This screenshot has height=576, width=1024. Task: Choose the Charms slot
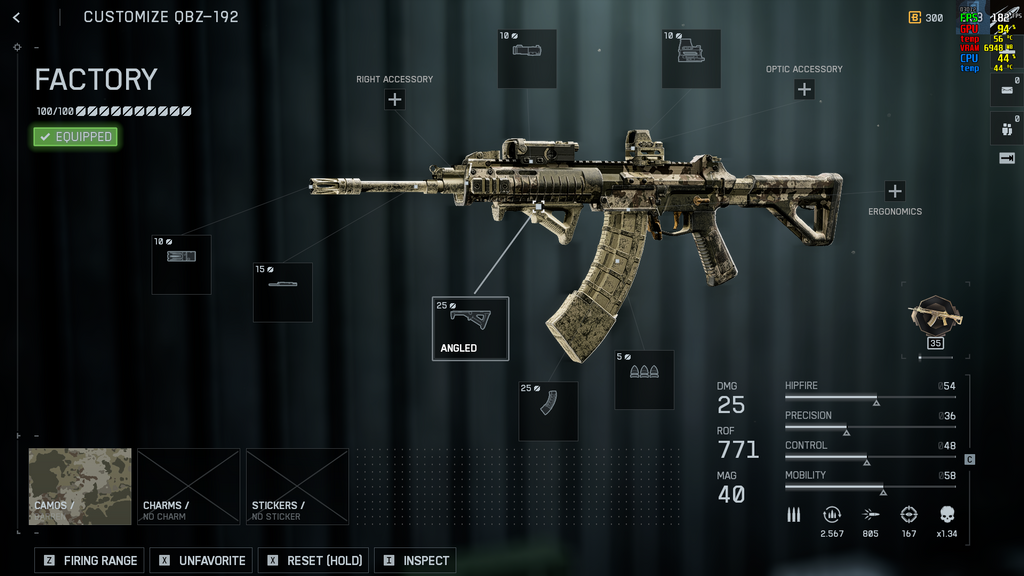(x=188, y=486)
